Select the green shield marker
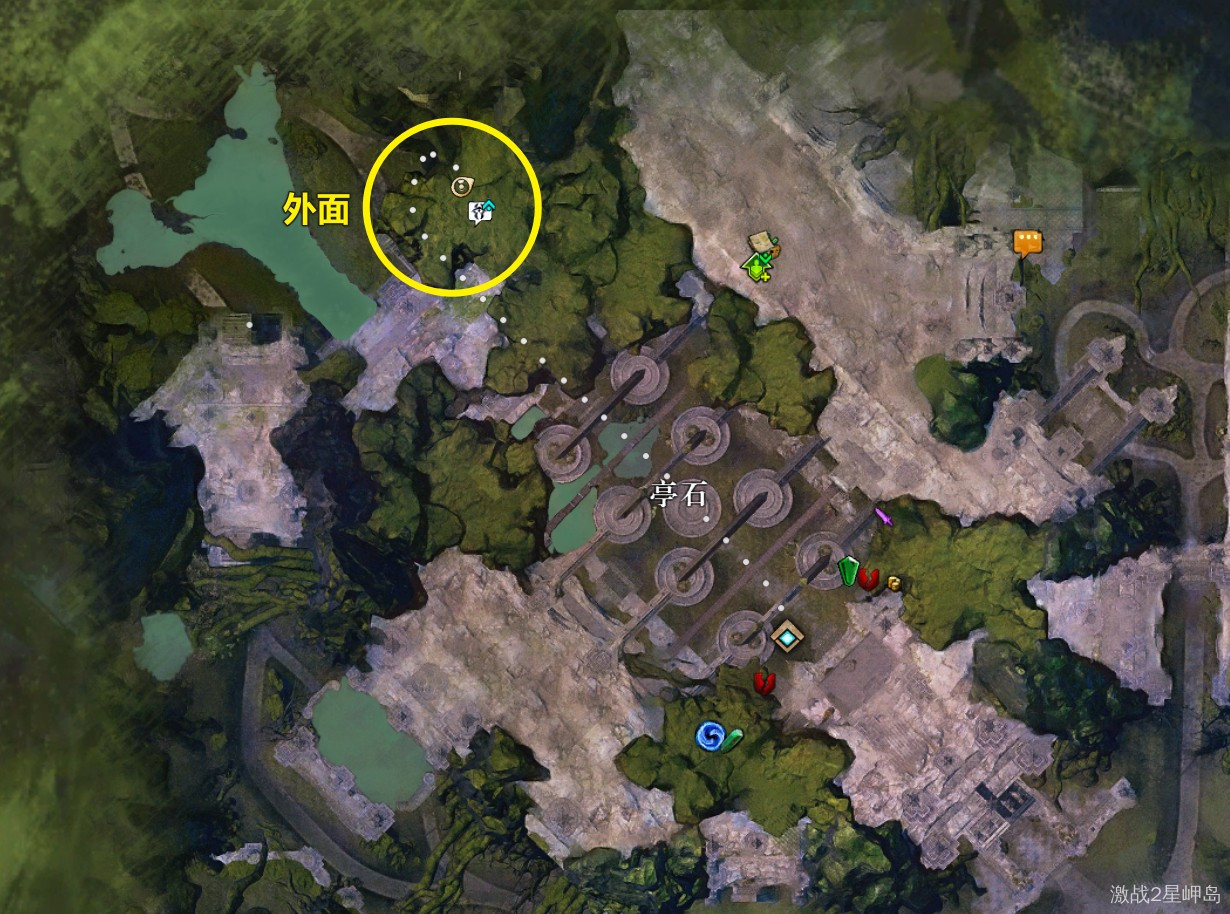1230x914 pixels. [x=849, y=572]
